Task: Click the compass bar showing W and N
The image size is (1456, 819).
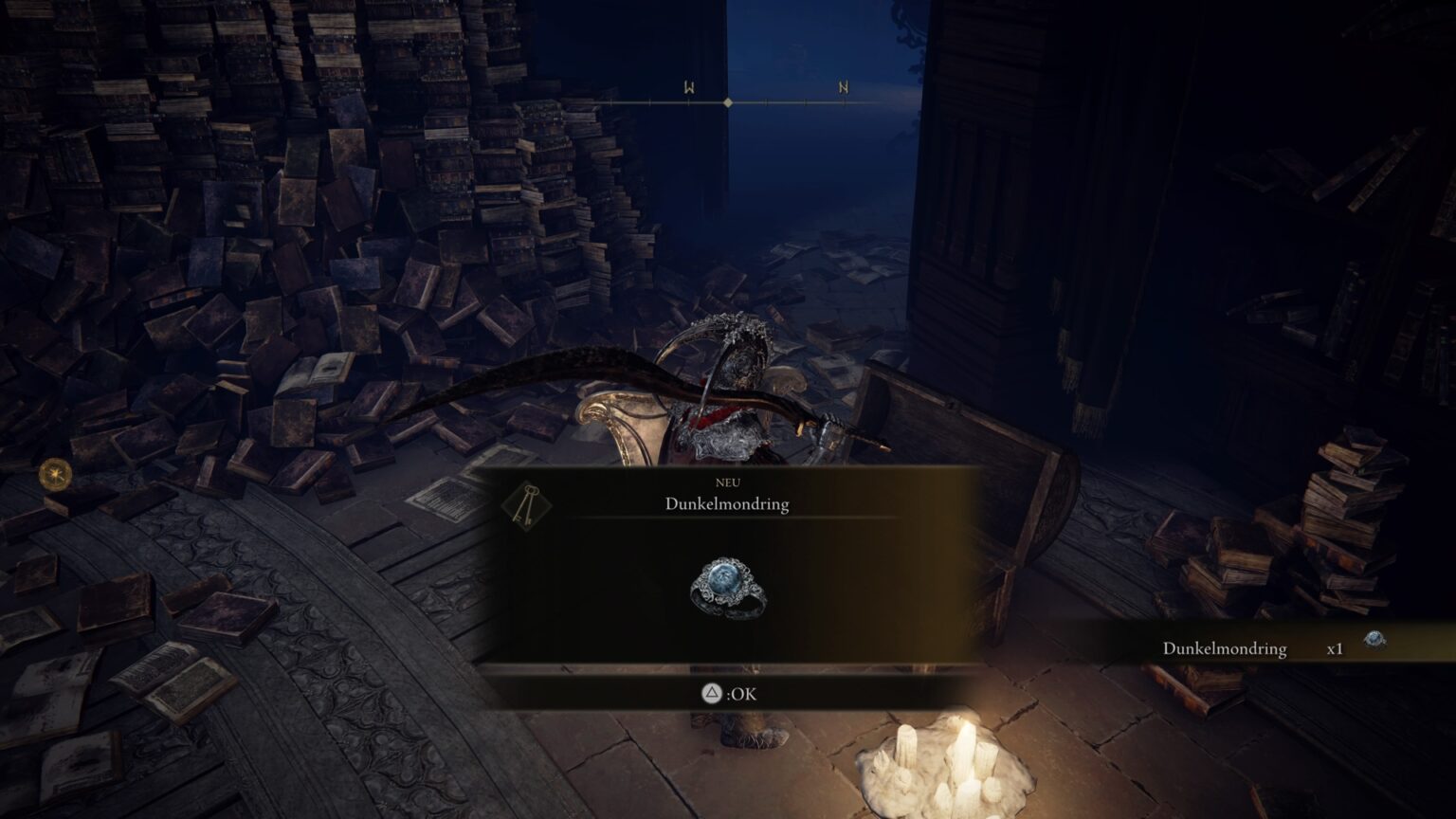Action: click(x=728, y=100)
